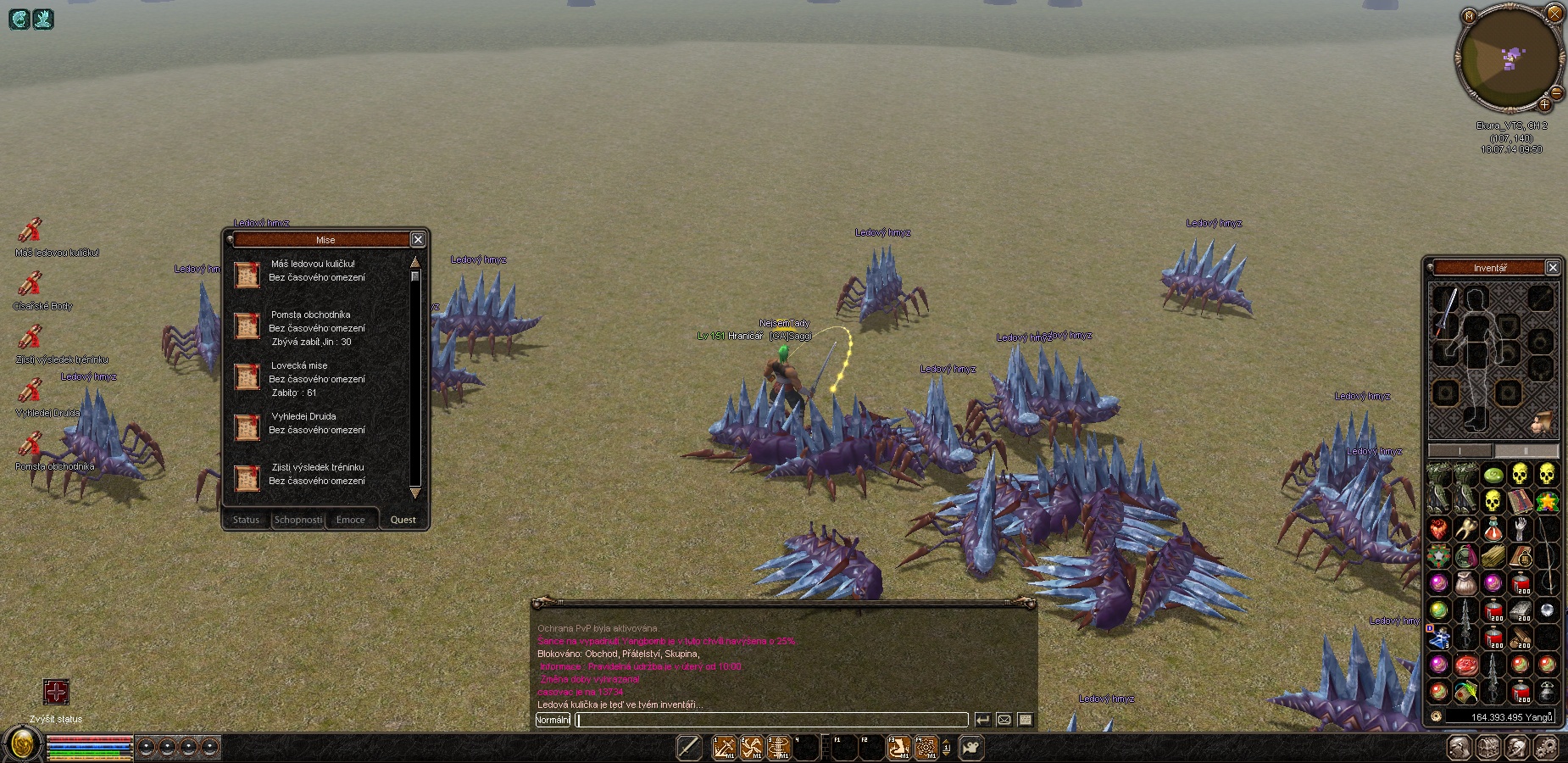Switch to inventory page II

coord(1526,450)
